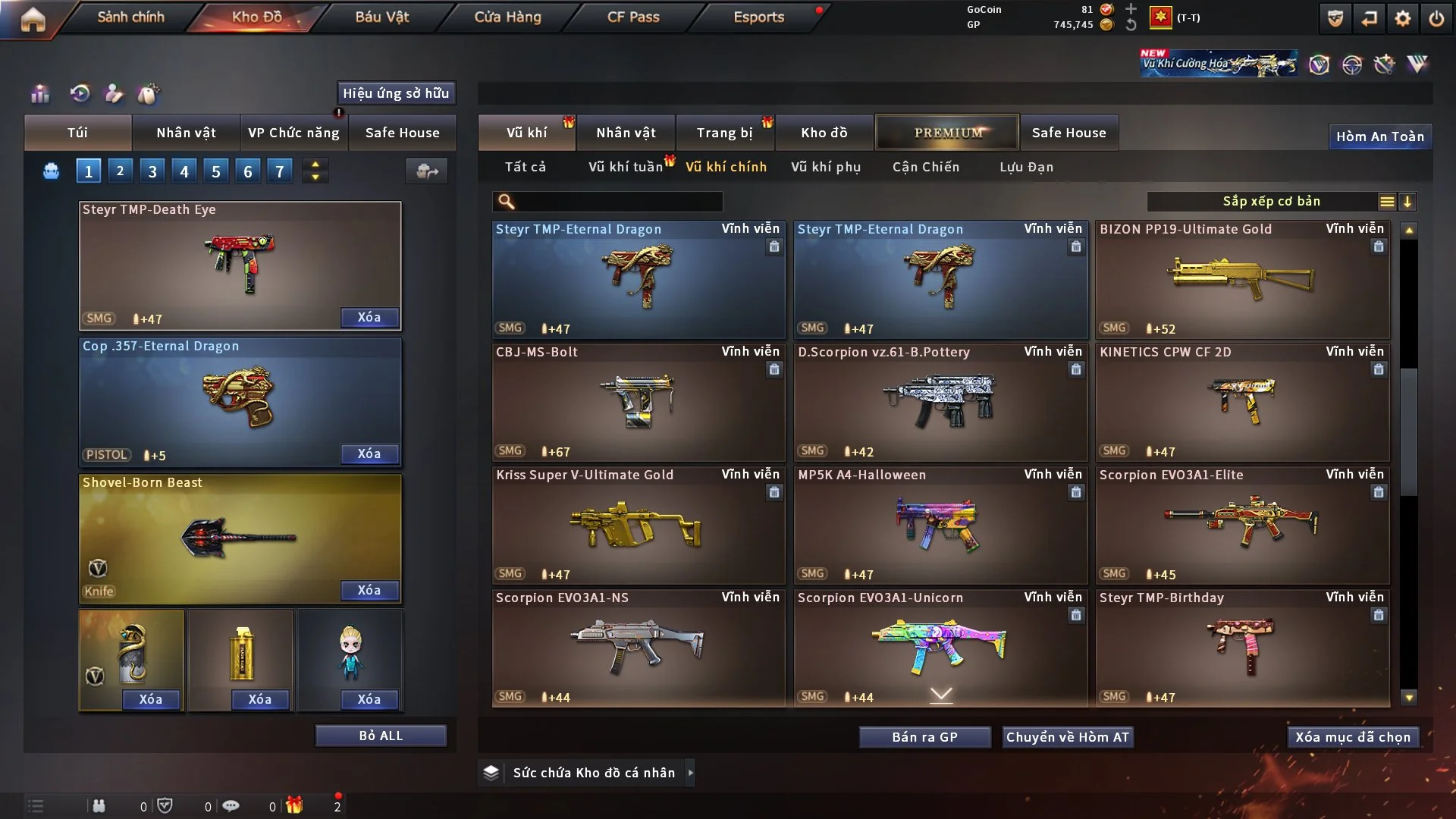Select the BIZON PP19-Ultimate Gold weapon
The height and width of the screenshot is (819, 1456).
[1242, 279]
